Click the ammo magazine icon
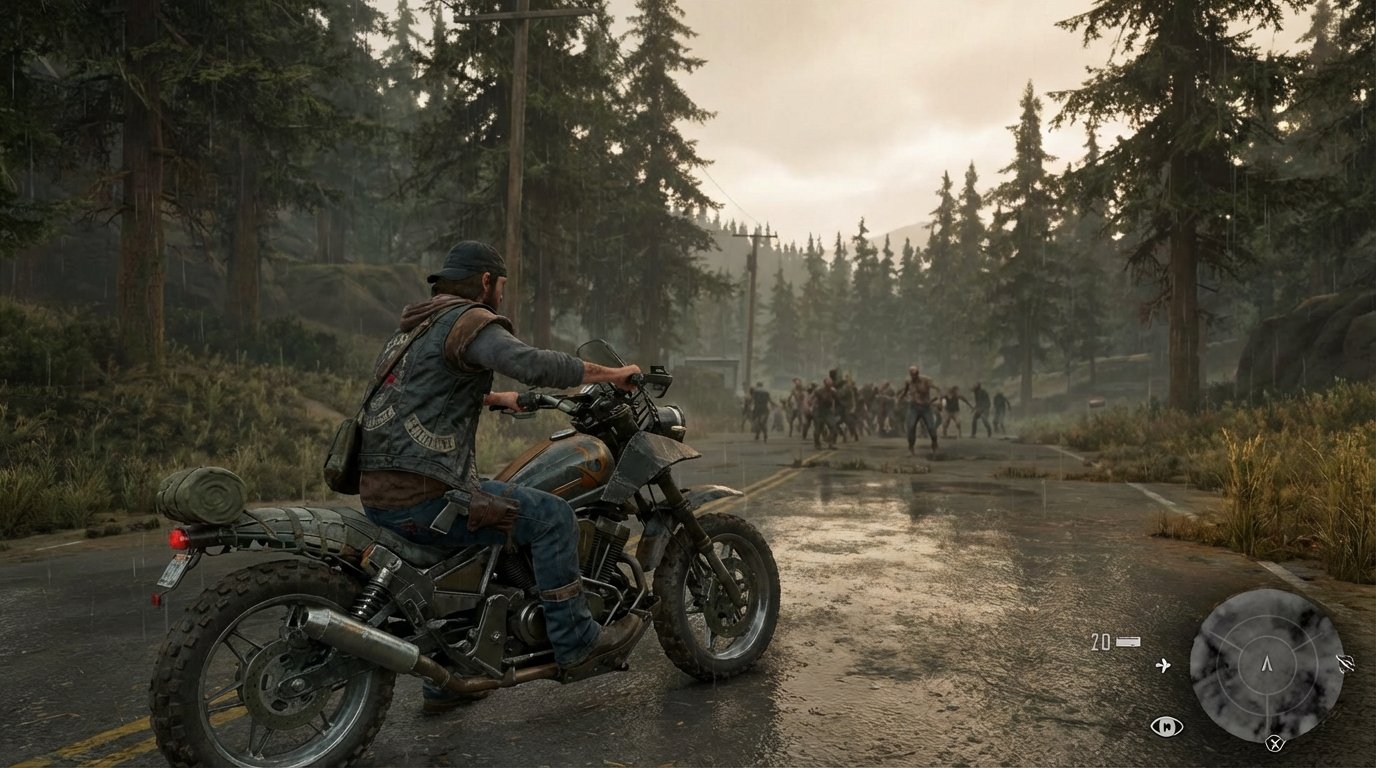Image resolution: width=1376 pixels, height=768 pixels. coord(1128,641)
